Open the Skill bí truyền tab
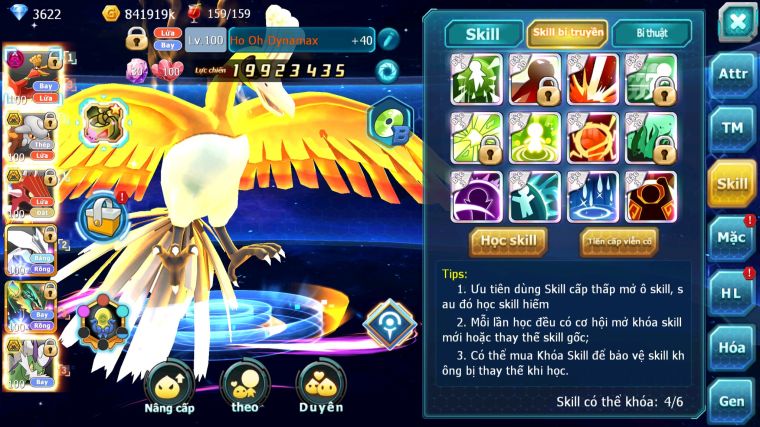 click(x=567, y=33)
